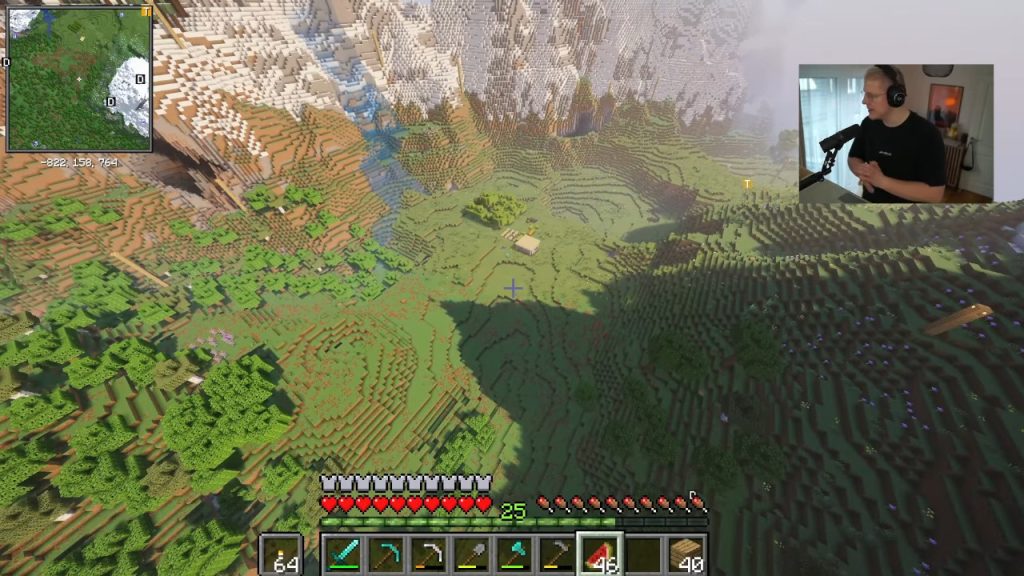The height and width of the screenshot is (576, 1024).
Task: Choose the iron pickaxe in the hotbar
Action: click(428, 553)
